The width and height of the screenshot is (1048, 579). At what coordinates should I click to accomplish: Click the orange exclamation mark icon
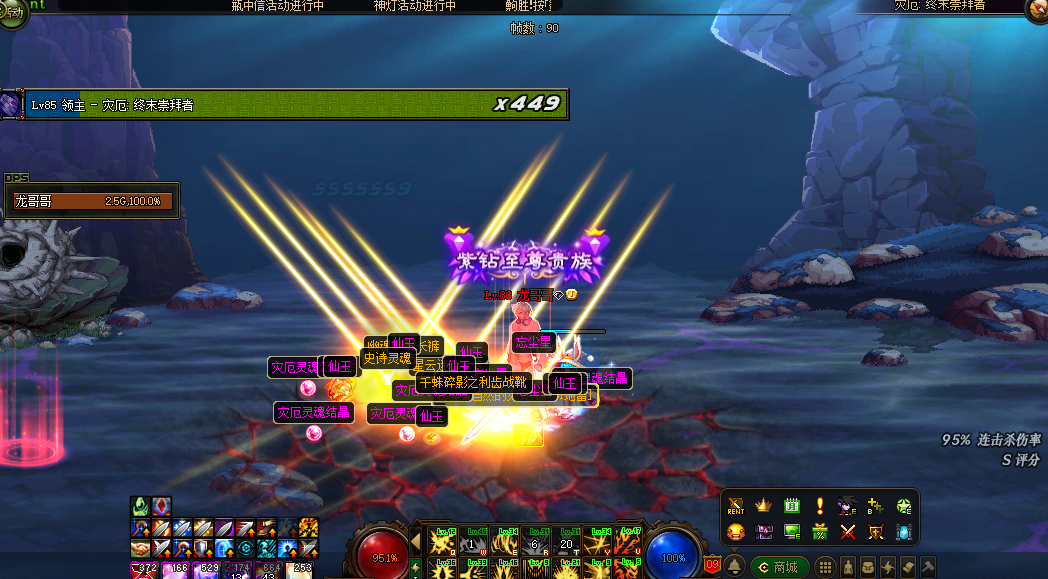point(820,506)
